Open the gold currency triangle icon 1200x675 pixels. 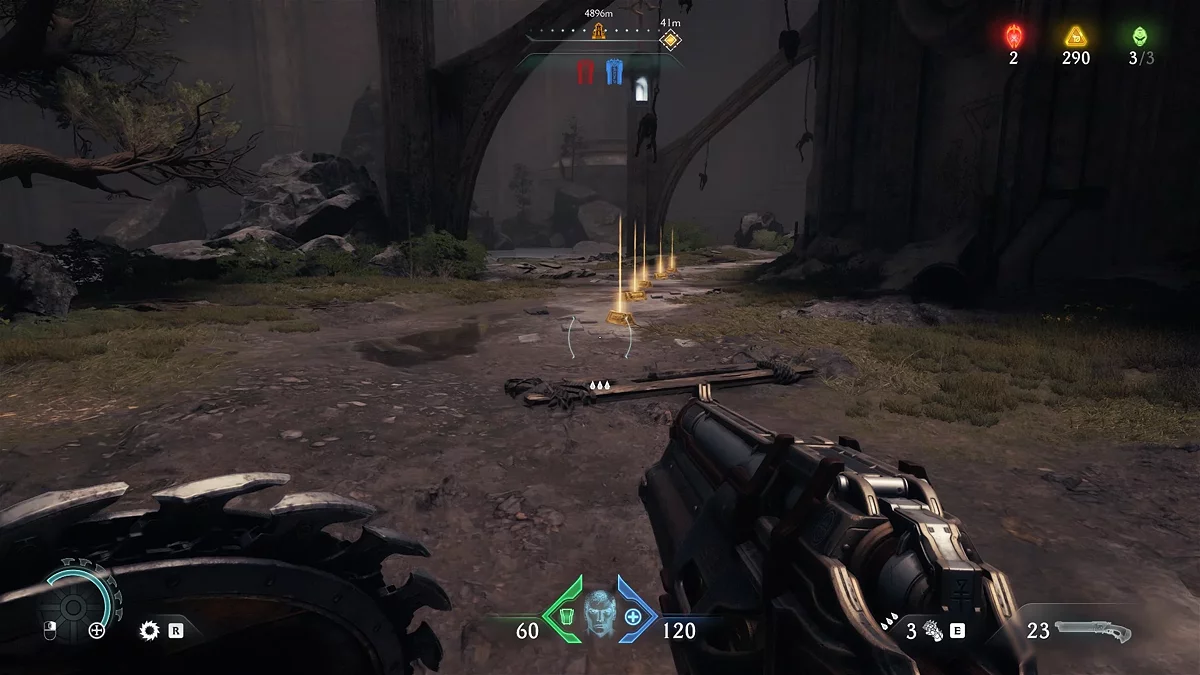(x=1076, y=37)
